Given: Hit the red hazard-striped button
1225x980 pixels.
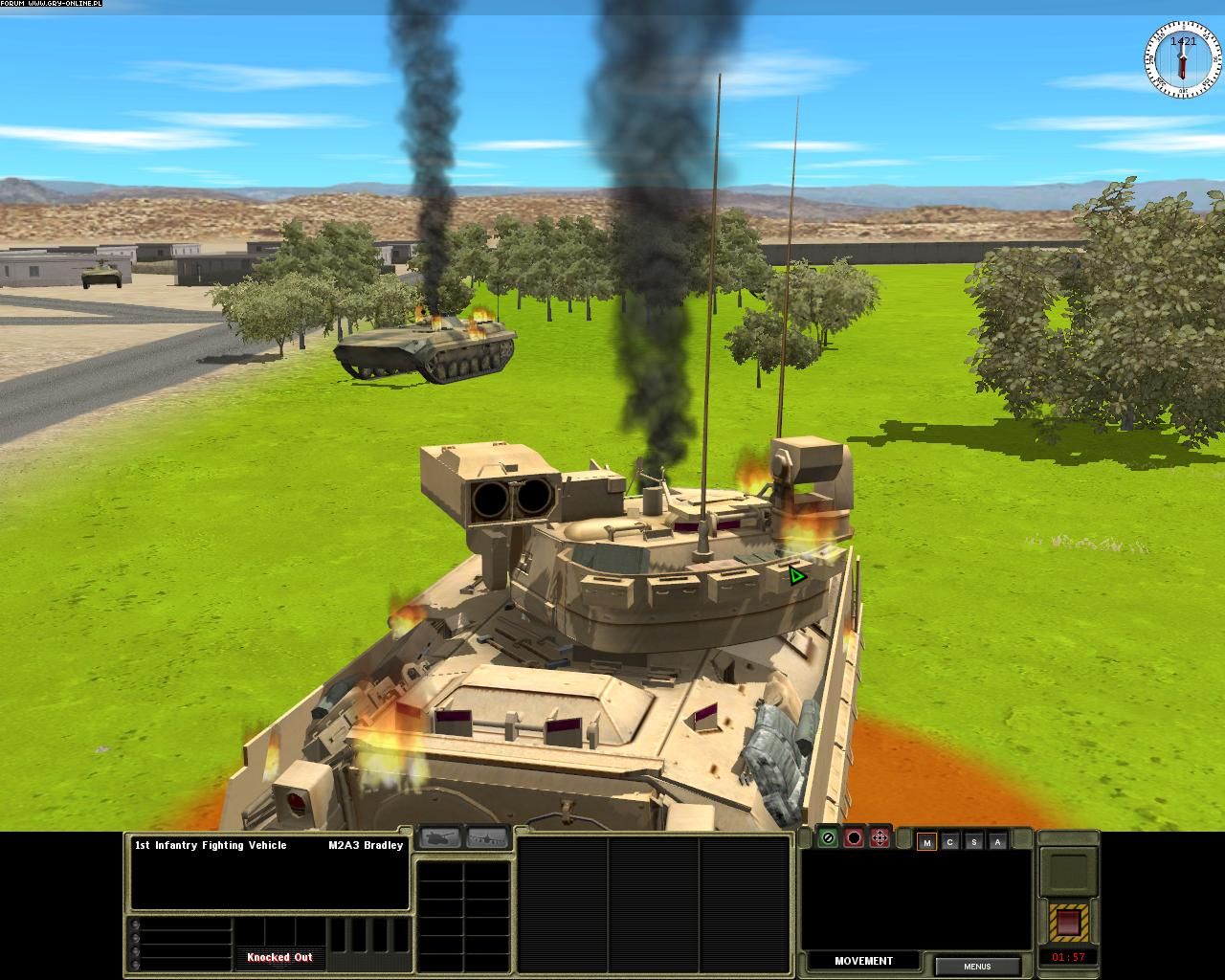Looking at the screenshot, I should tap(1068, 923).
